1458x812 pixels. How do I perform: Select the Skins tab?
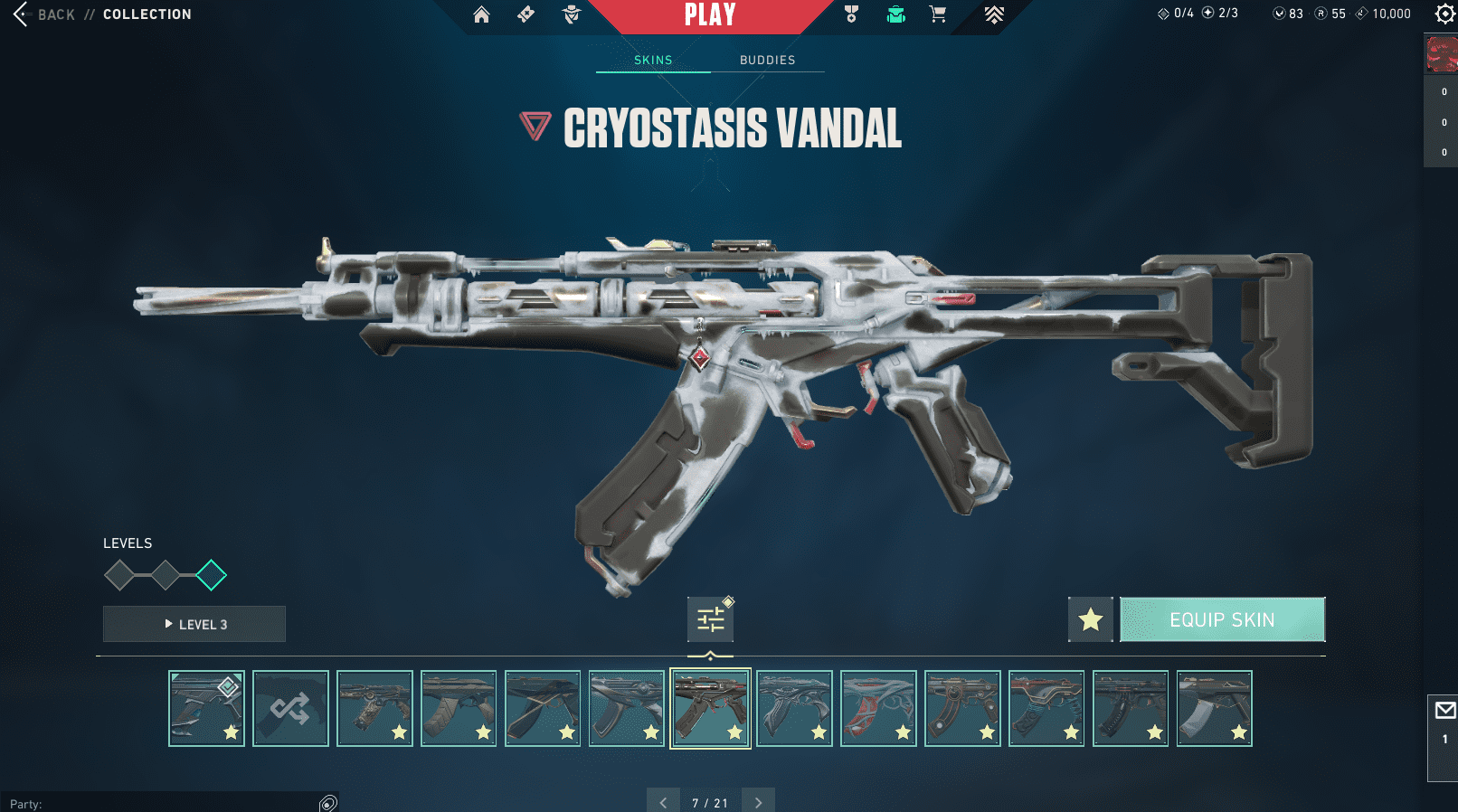(653, 60)
